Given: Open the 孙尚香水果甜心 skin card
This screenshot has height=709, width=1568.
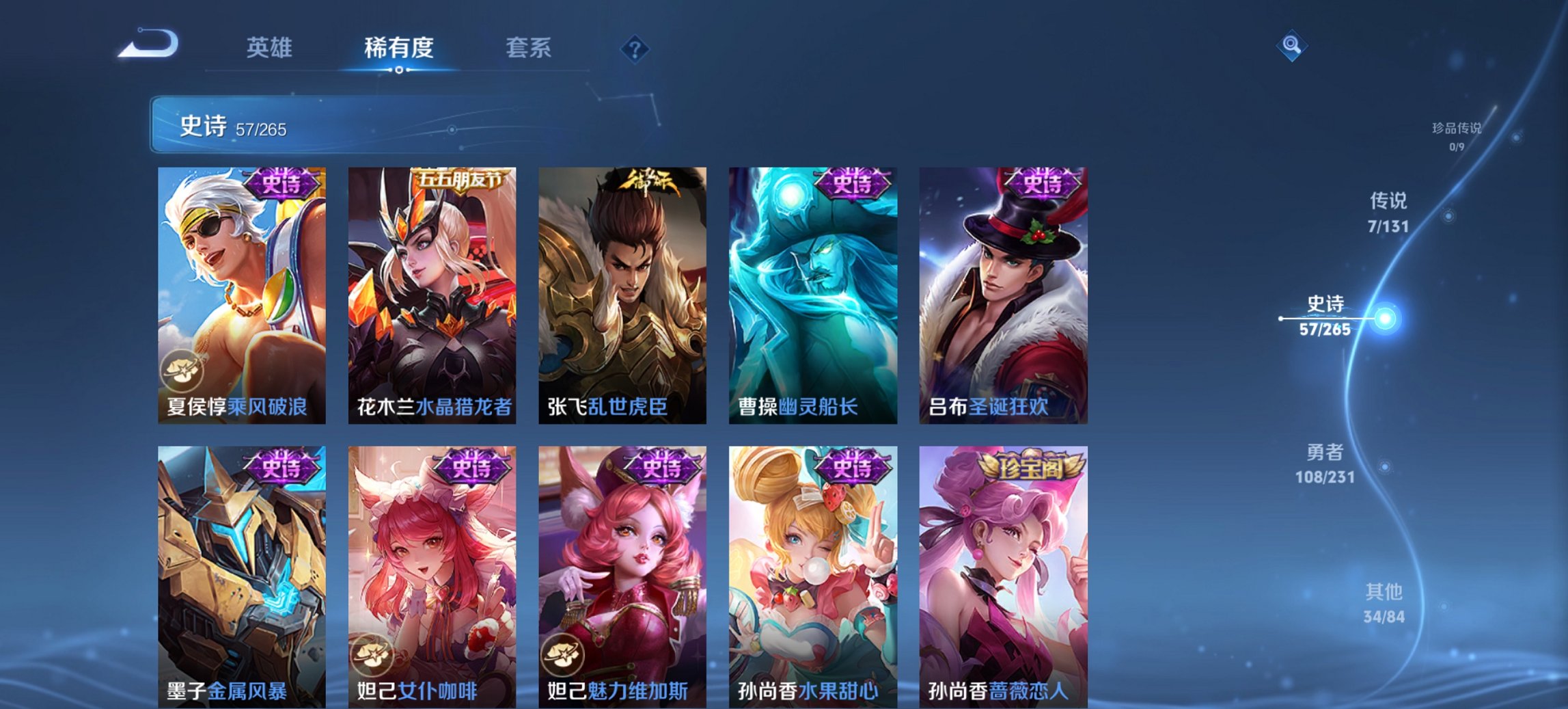Looking at the screenshot, I should point(814,567).
